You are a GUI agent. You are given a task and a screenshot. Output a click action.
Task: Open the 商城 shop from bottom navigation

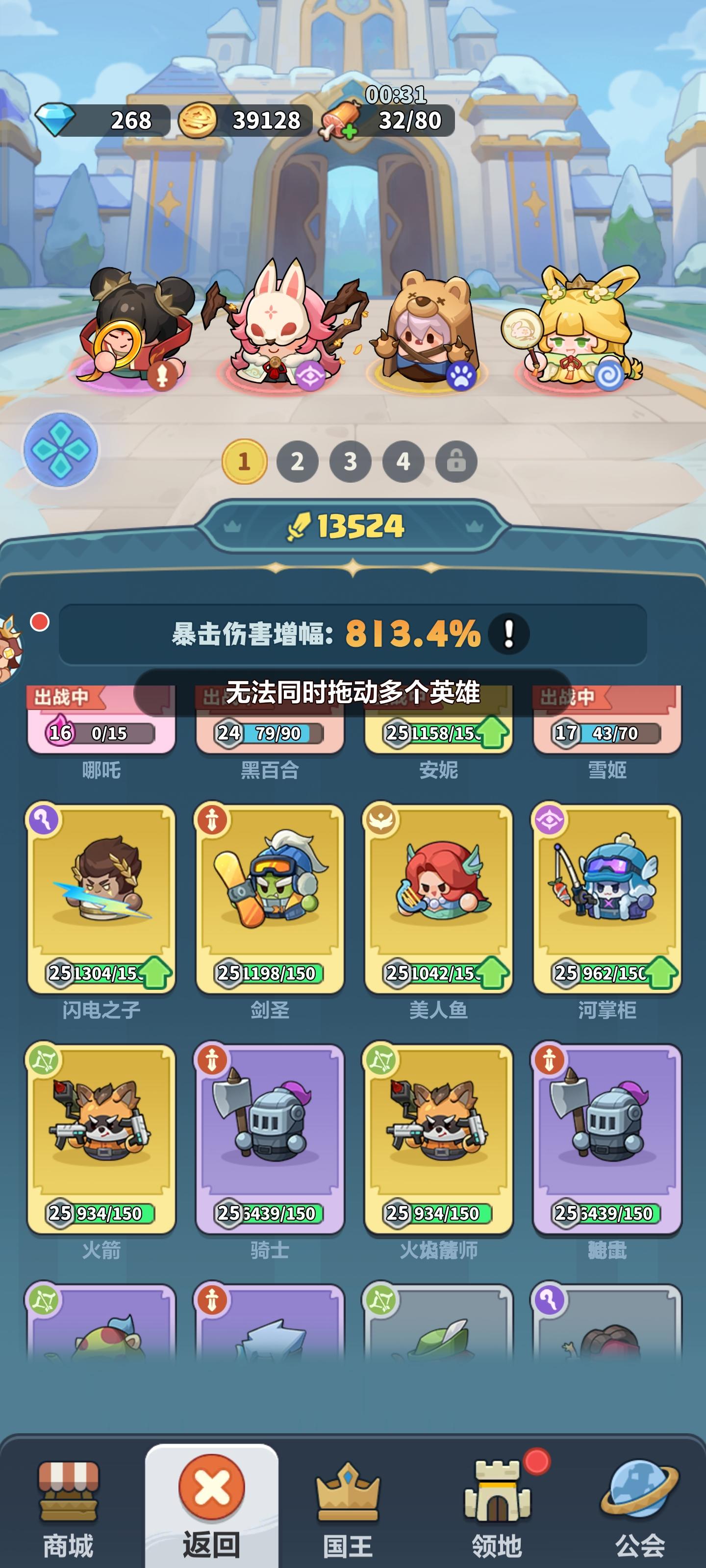click(69, 1491)
